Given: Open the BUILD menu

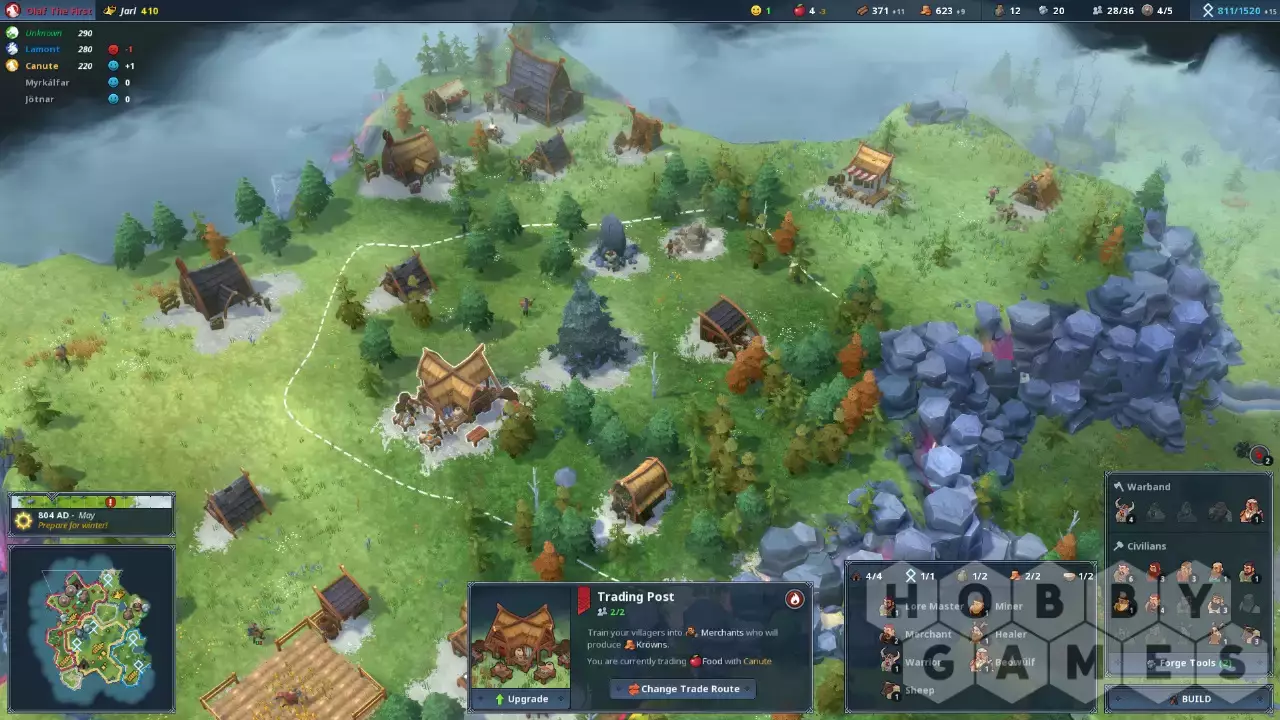Looking at the screenshot, I should point(1187,699).
